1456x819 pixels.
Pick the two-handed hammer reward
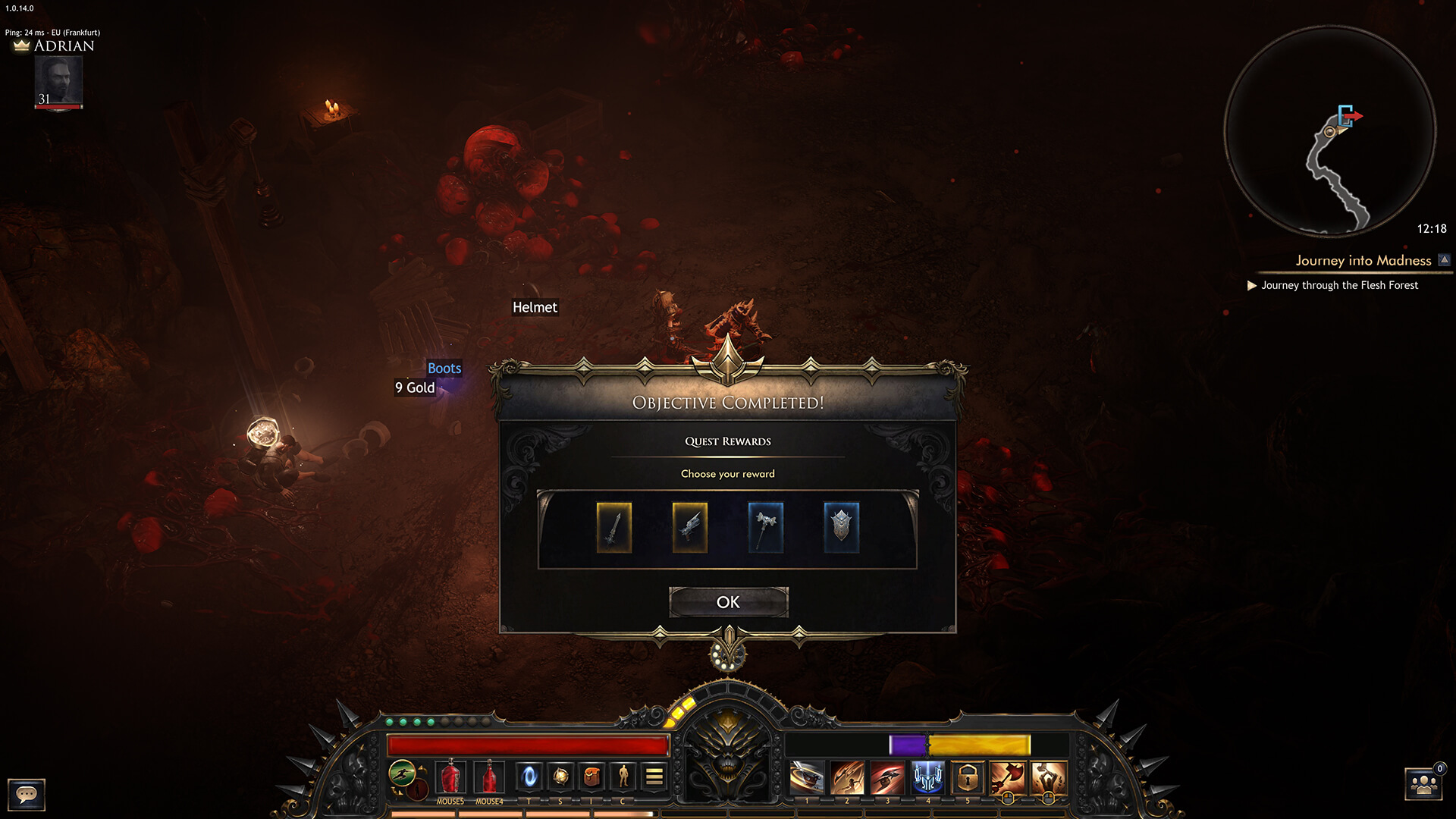pos(765,527)
